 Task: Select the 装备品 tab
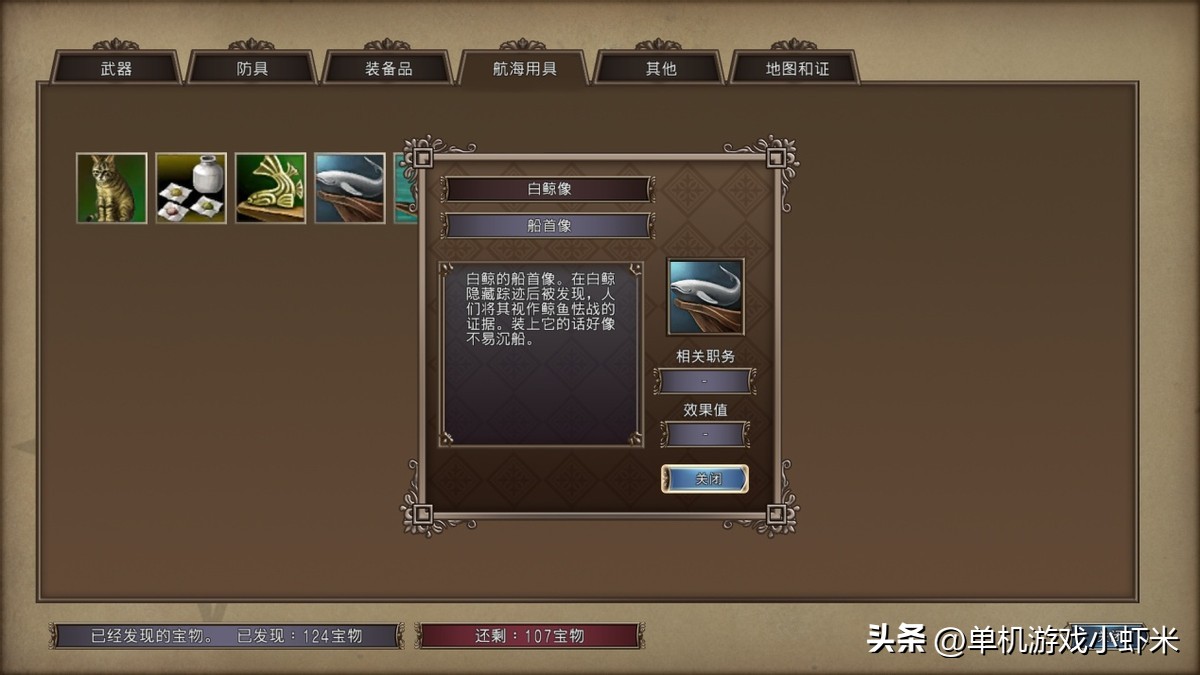(x=387, y=69)
